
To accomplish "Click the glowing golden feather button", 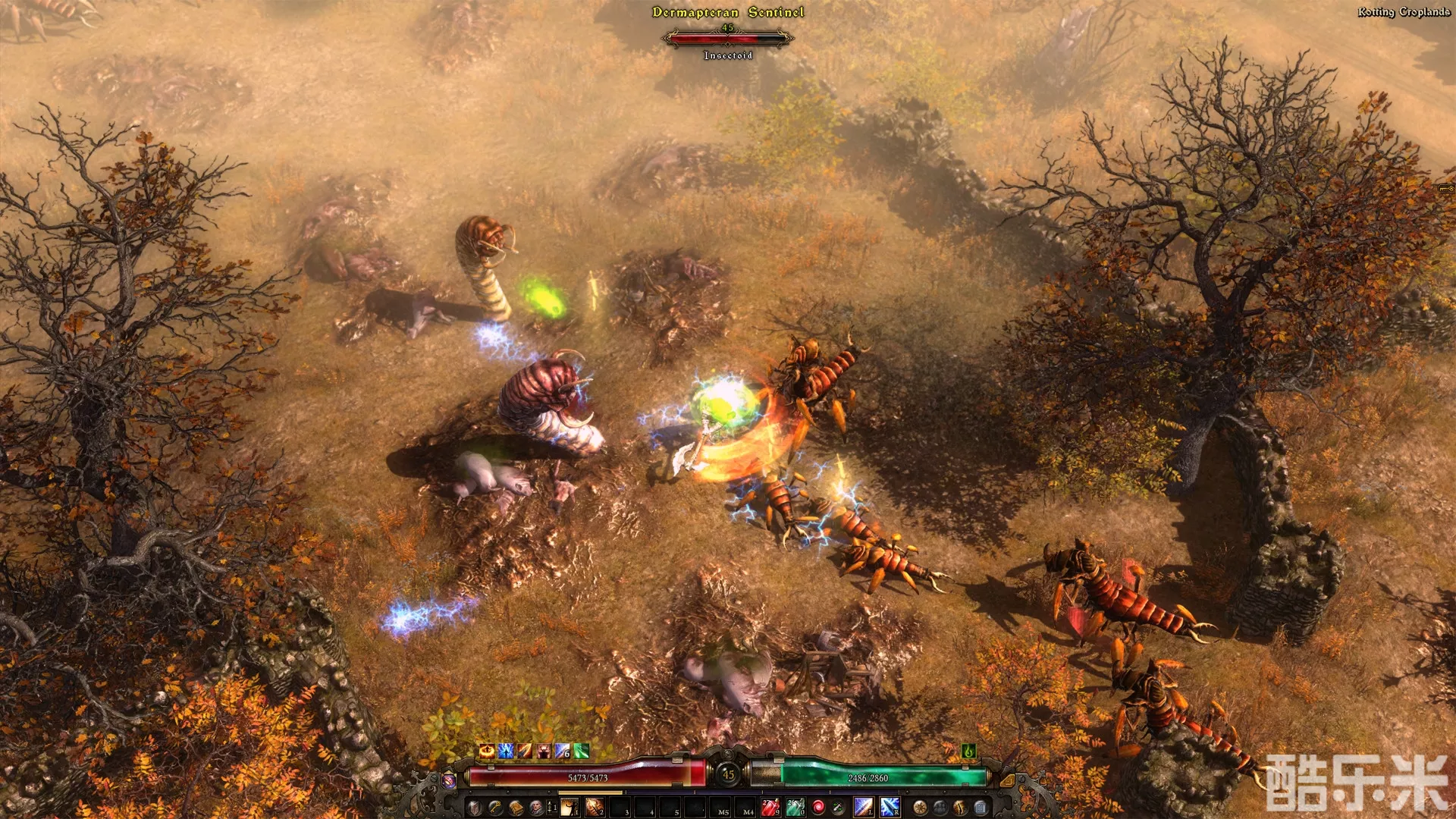I will [x=960, y=808].
